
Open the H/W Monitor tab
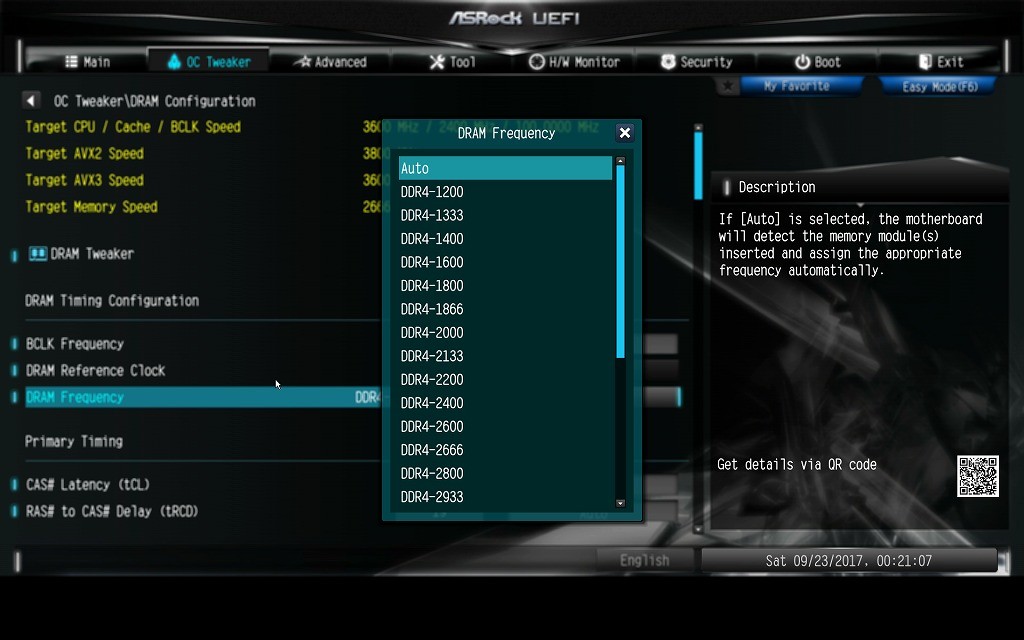point(574,62)
